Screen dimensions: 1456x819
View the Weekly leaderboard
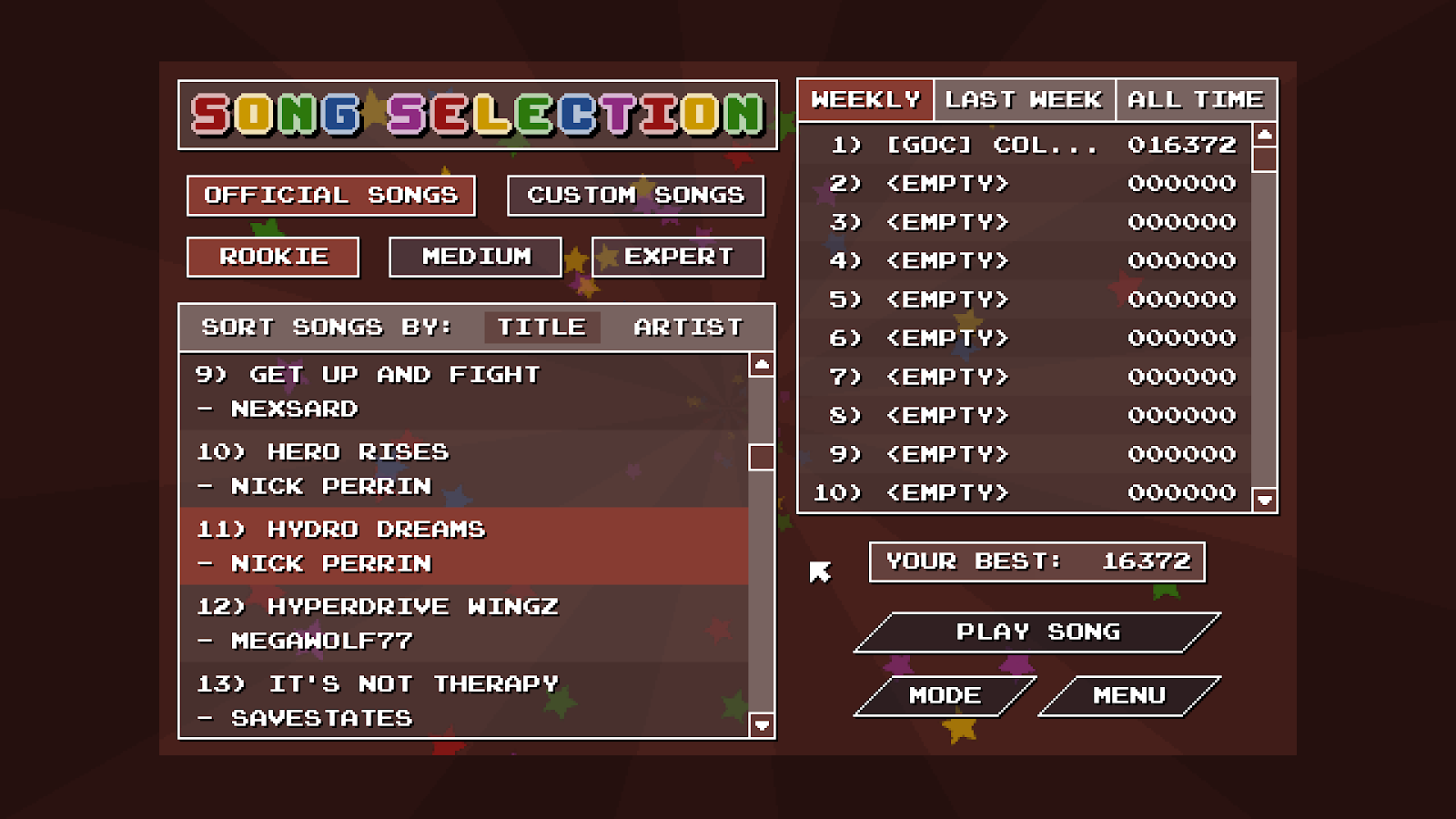[864, 100]
